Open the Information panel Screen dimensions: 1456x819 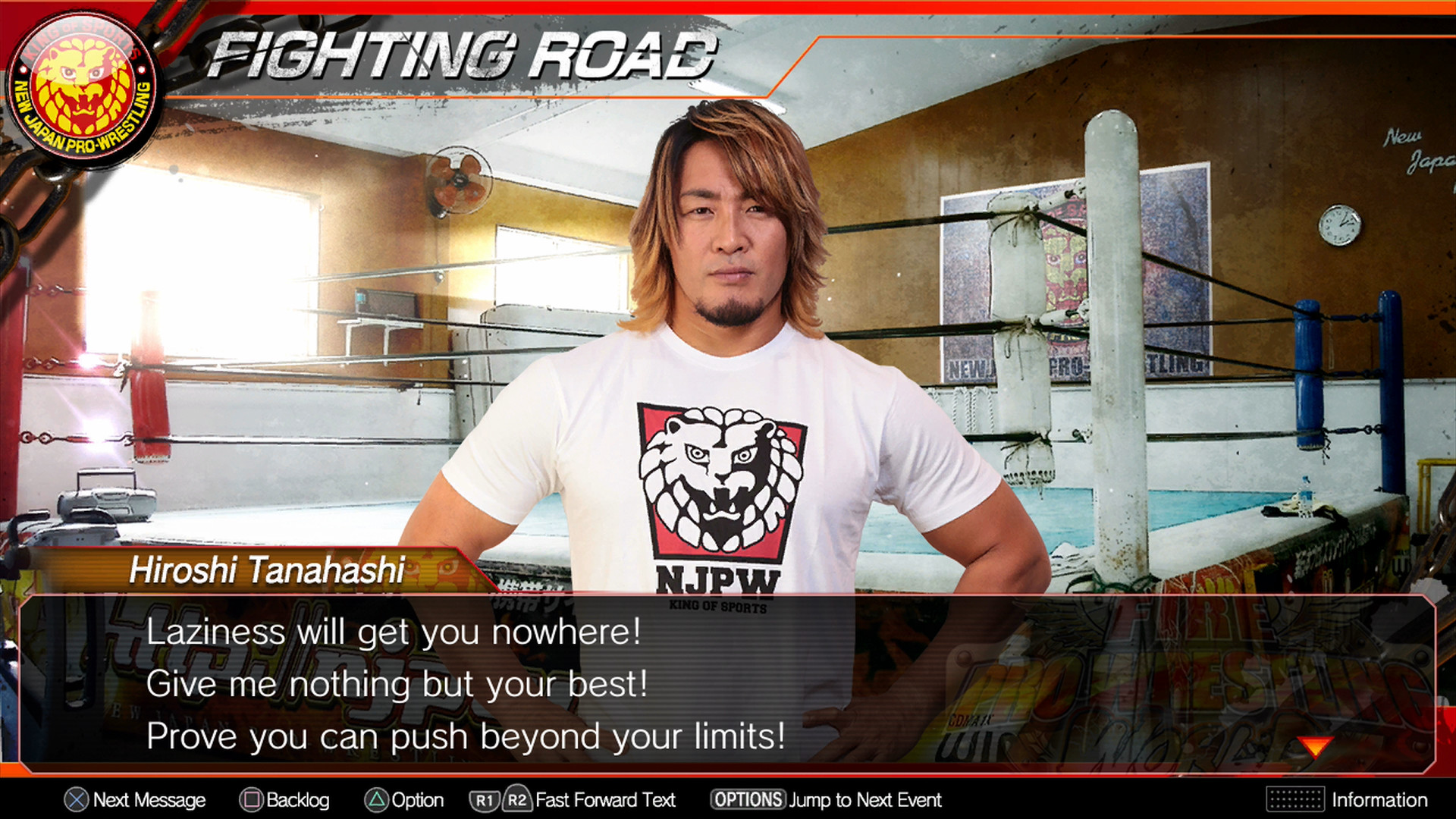[x=1380, y=800]
